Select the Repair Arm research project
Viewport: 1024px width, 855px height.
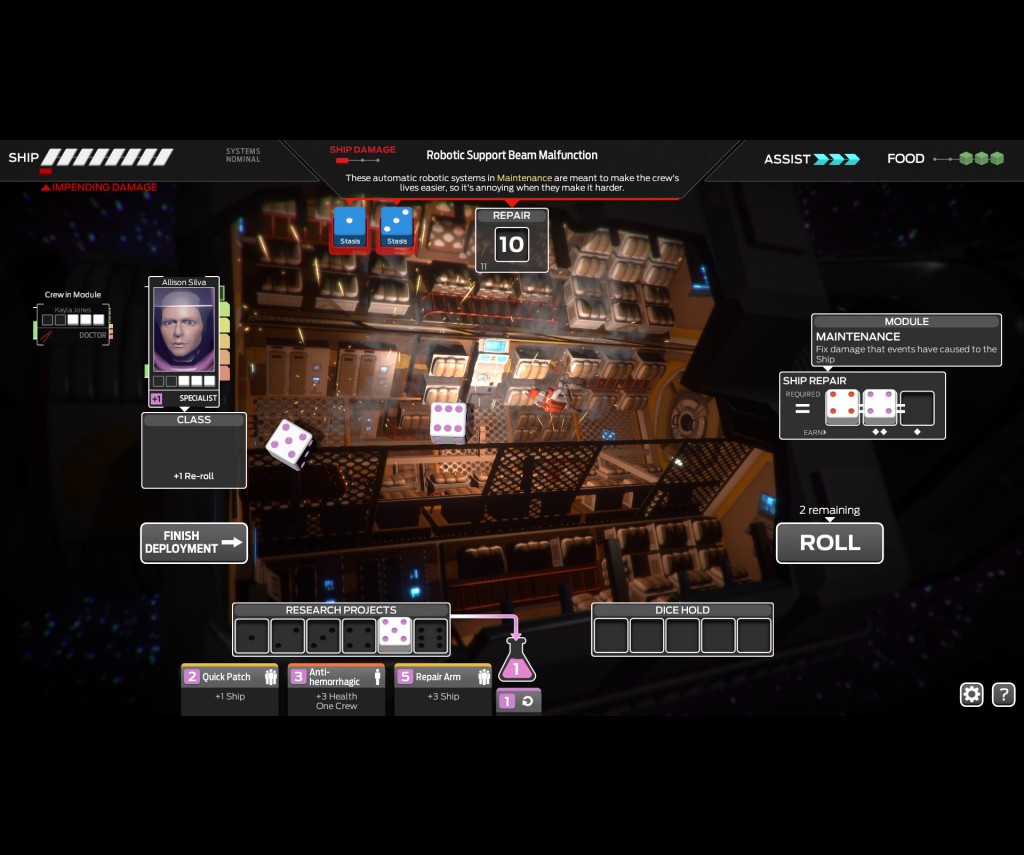pos(442,688)
